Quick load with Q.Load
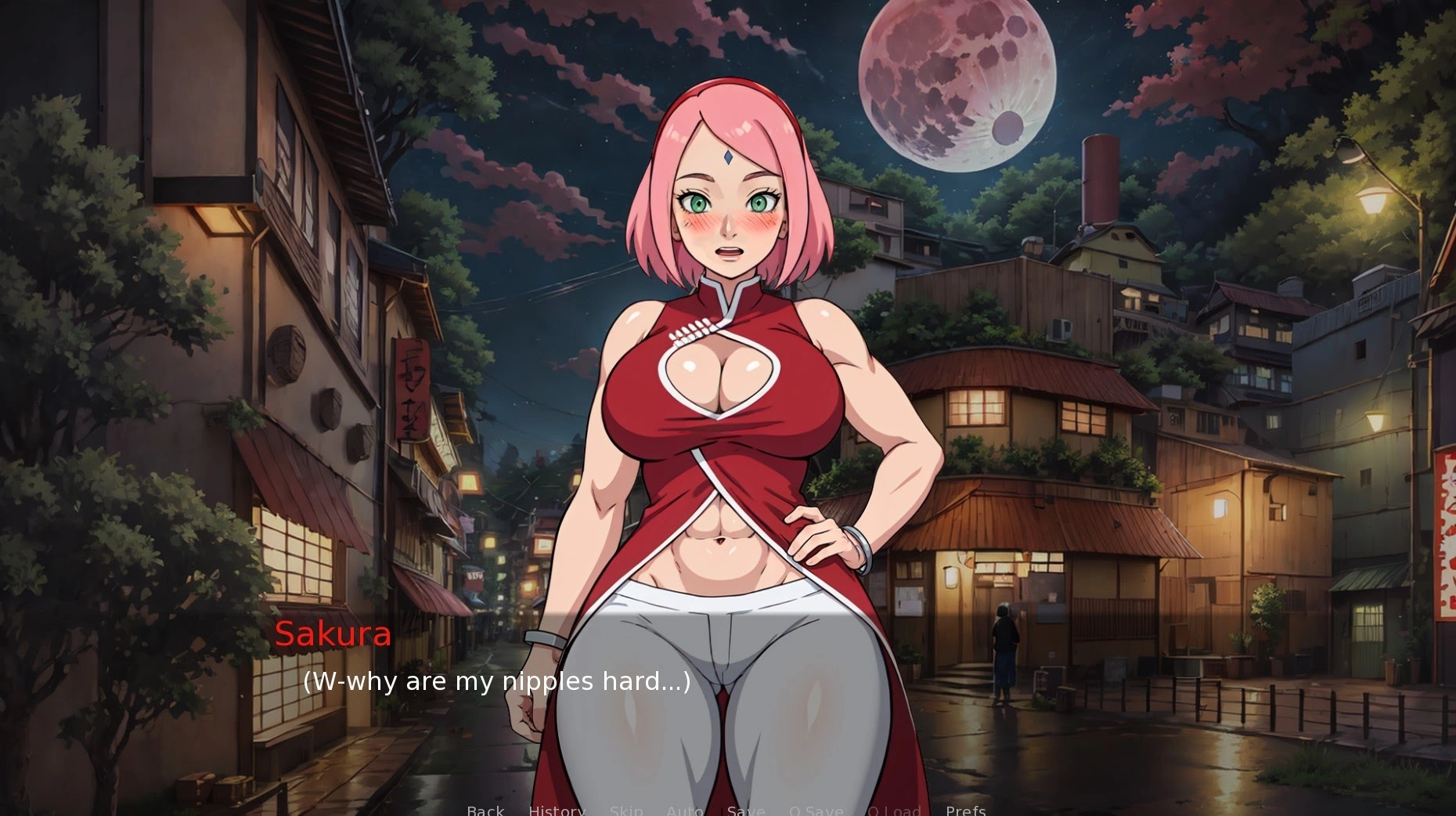The width and height of the screenshot is (1456, 816). 894,810
